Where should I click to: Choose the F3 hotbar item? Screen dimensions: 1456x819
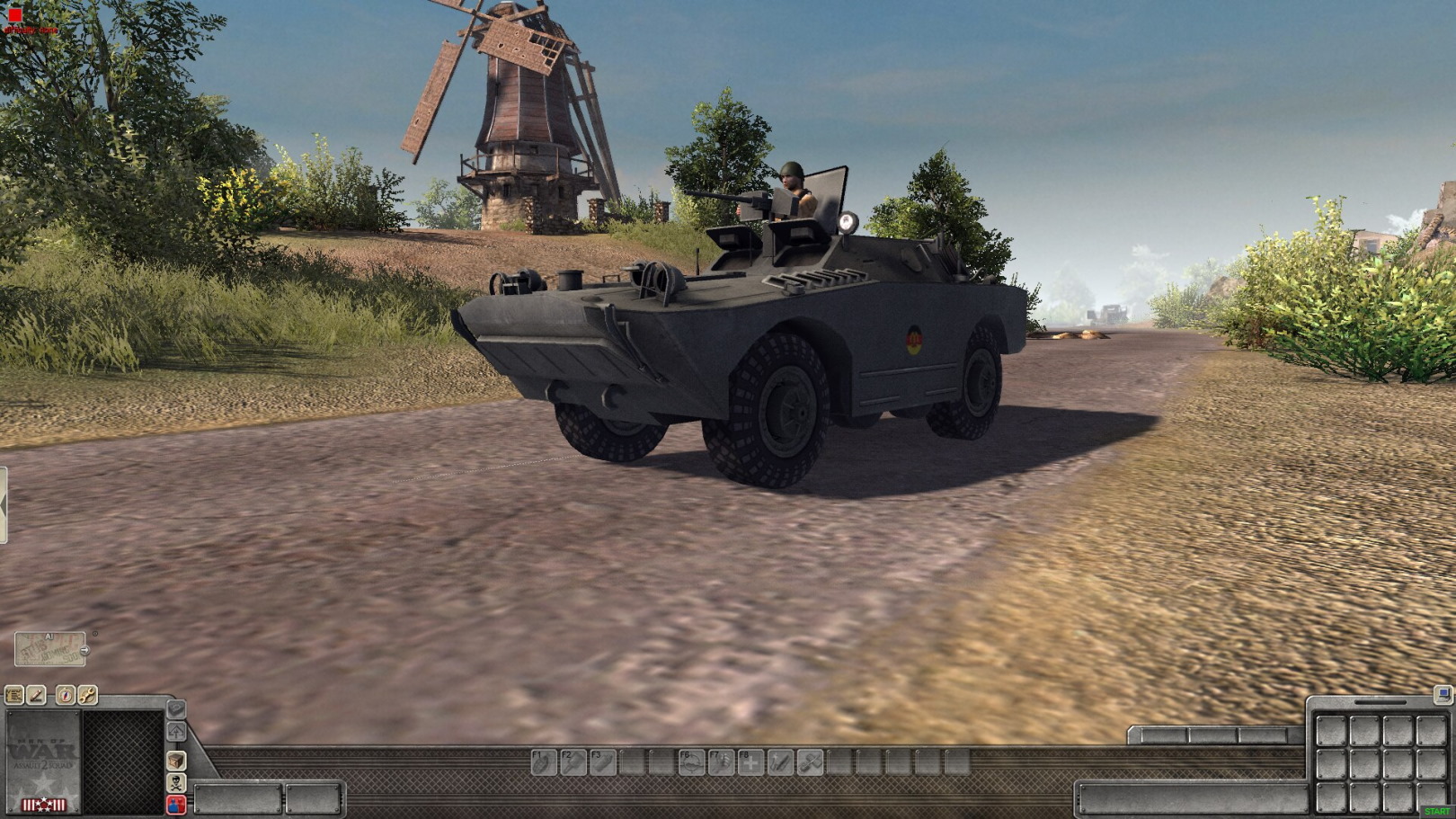point(602,762)
